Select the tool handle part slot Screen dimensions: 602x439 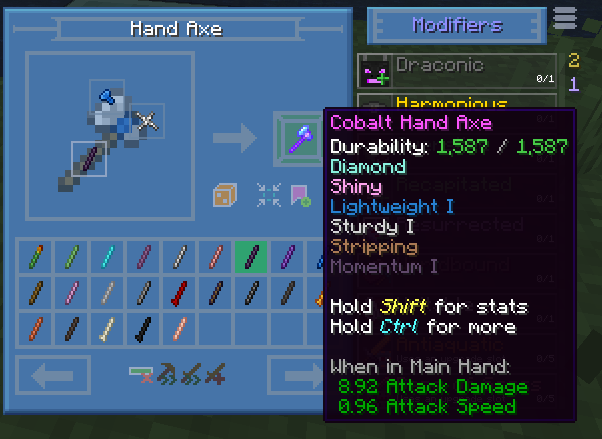(x=88, y=158)
